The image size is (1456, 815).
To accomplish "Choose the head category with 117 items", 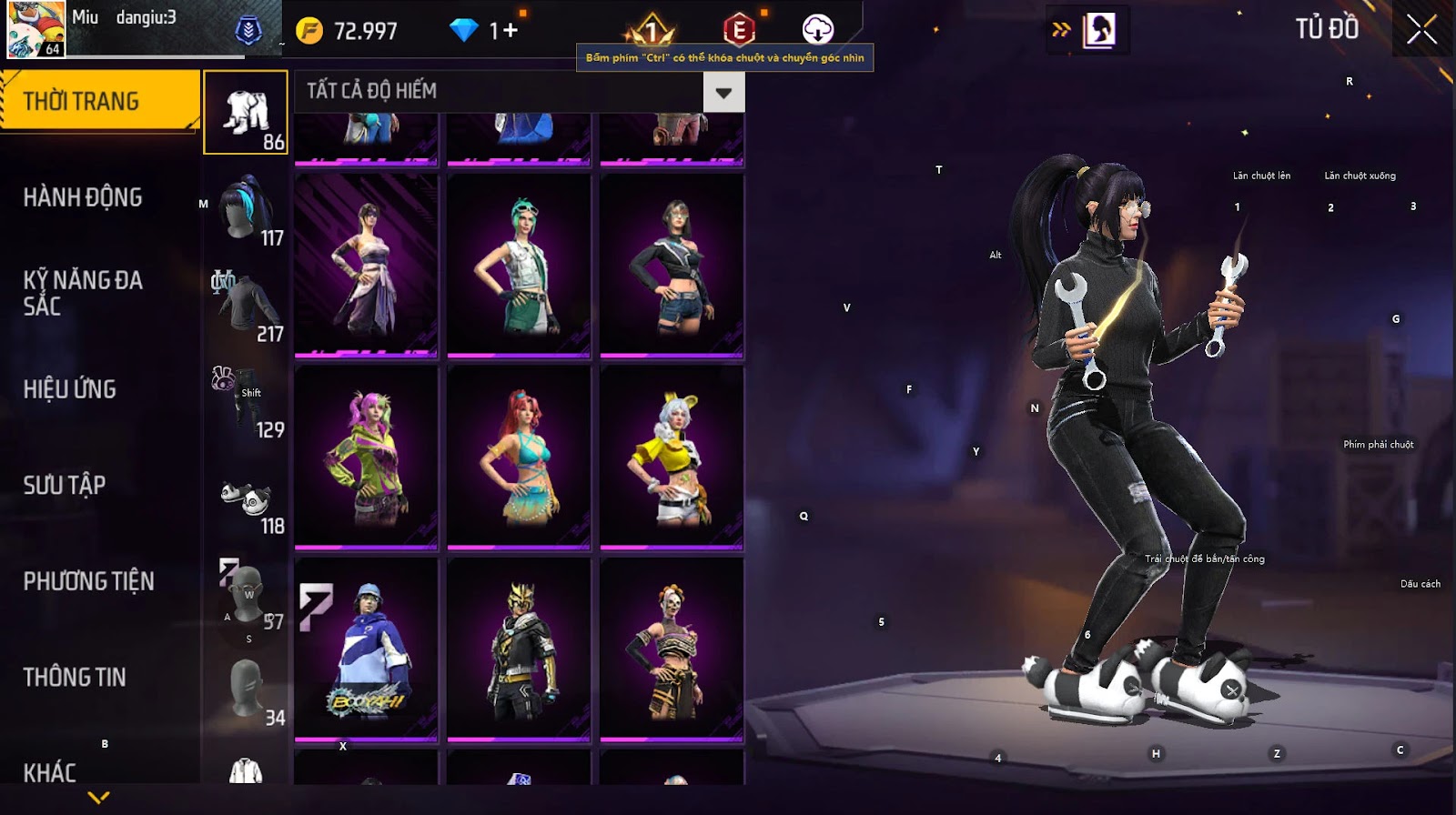I will tap(246, 209).
